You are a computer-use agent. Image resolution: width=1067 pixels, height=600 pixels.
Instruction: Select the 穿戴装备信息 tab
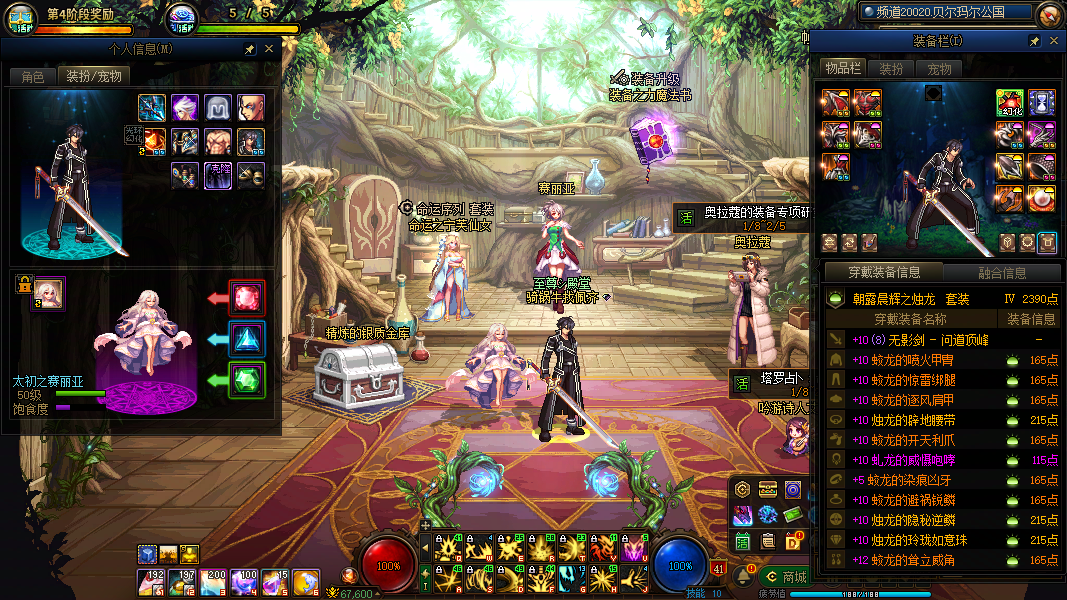[884, 272]
